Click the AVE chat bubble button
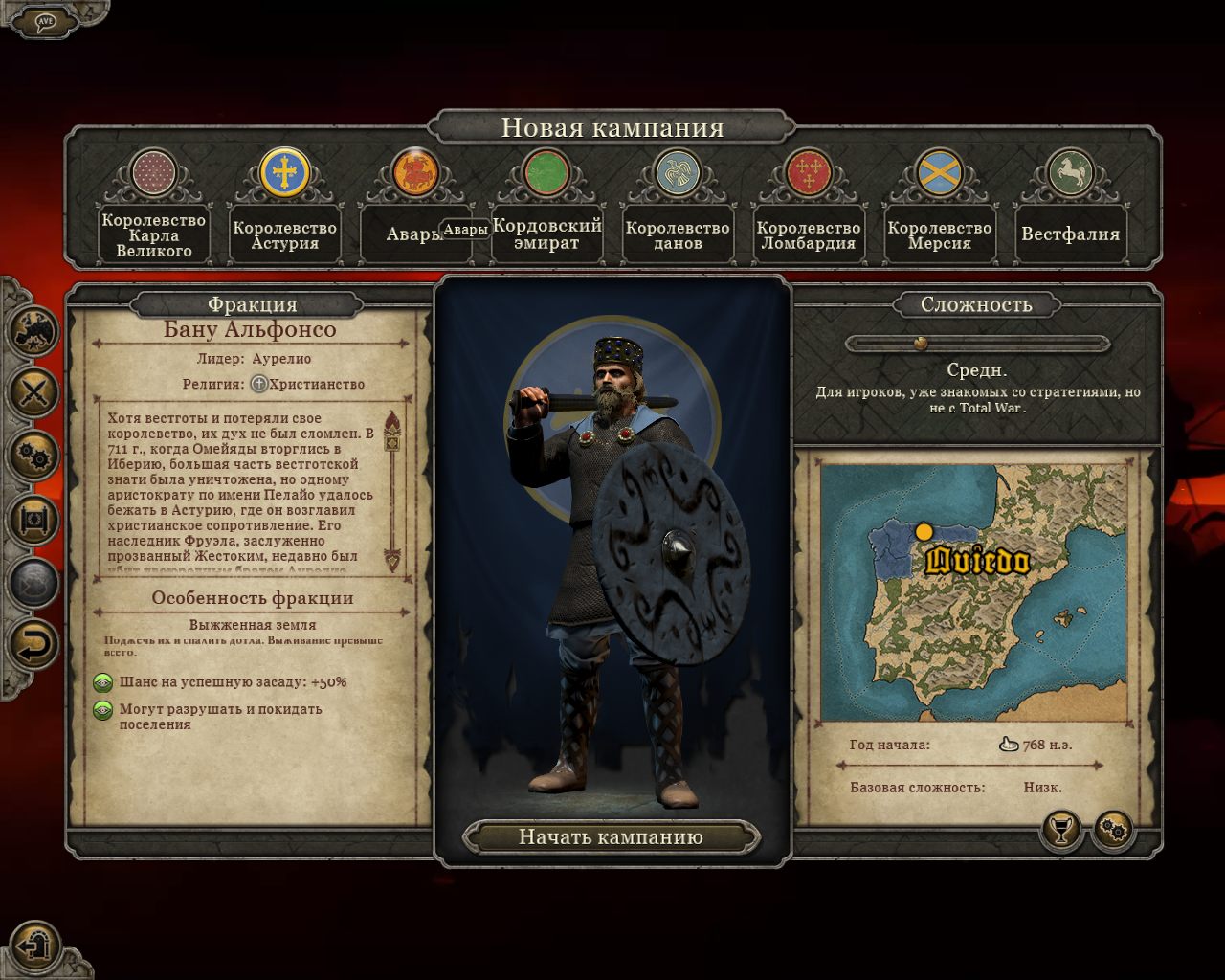Viewport: 1225px width, 980px height. [44, 21]
